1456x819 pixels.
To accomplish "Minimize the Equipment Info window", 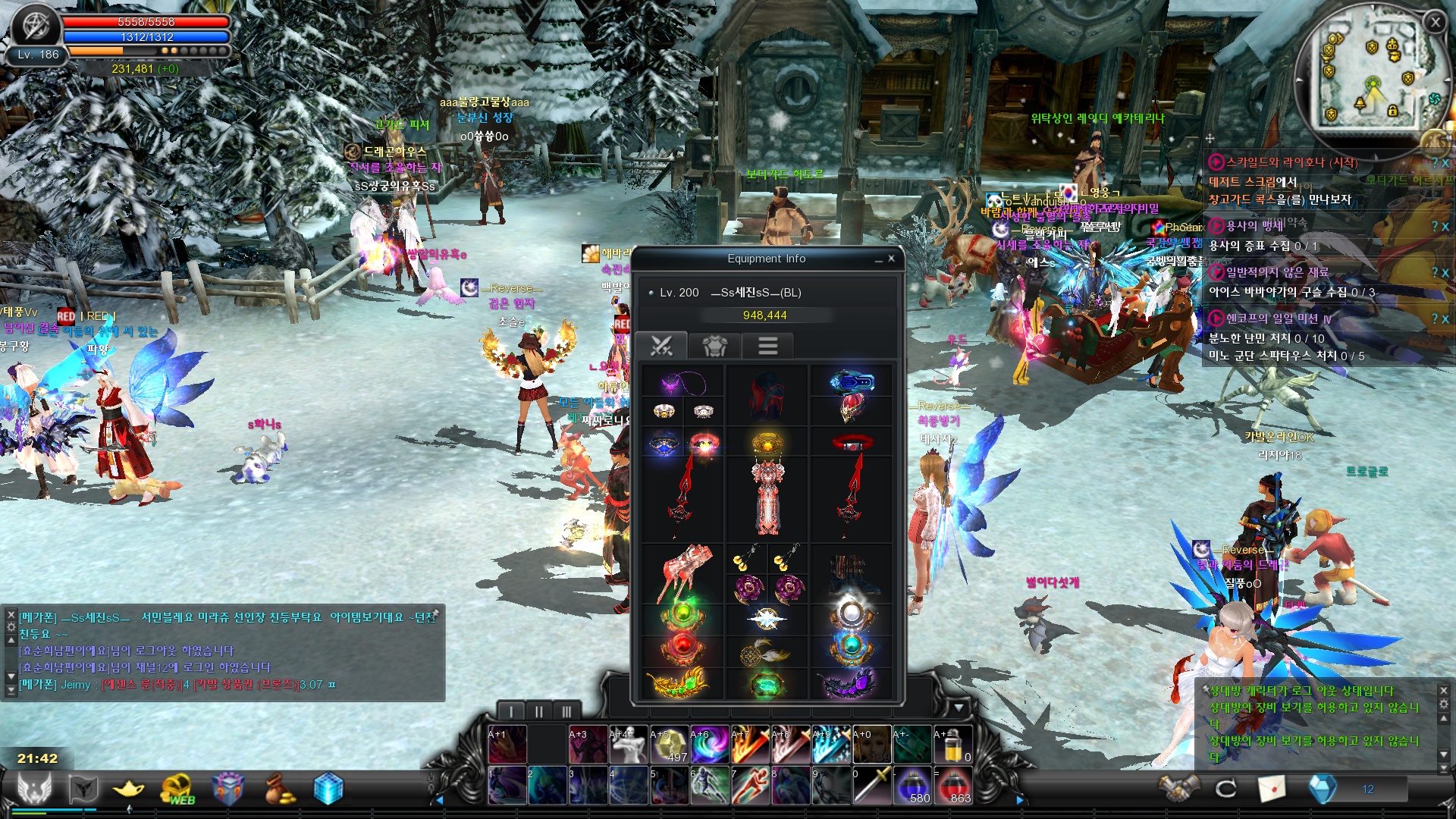I will pyautogui.click(x=878, y=259).
